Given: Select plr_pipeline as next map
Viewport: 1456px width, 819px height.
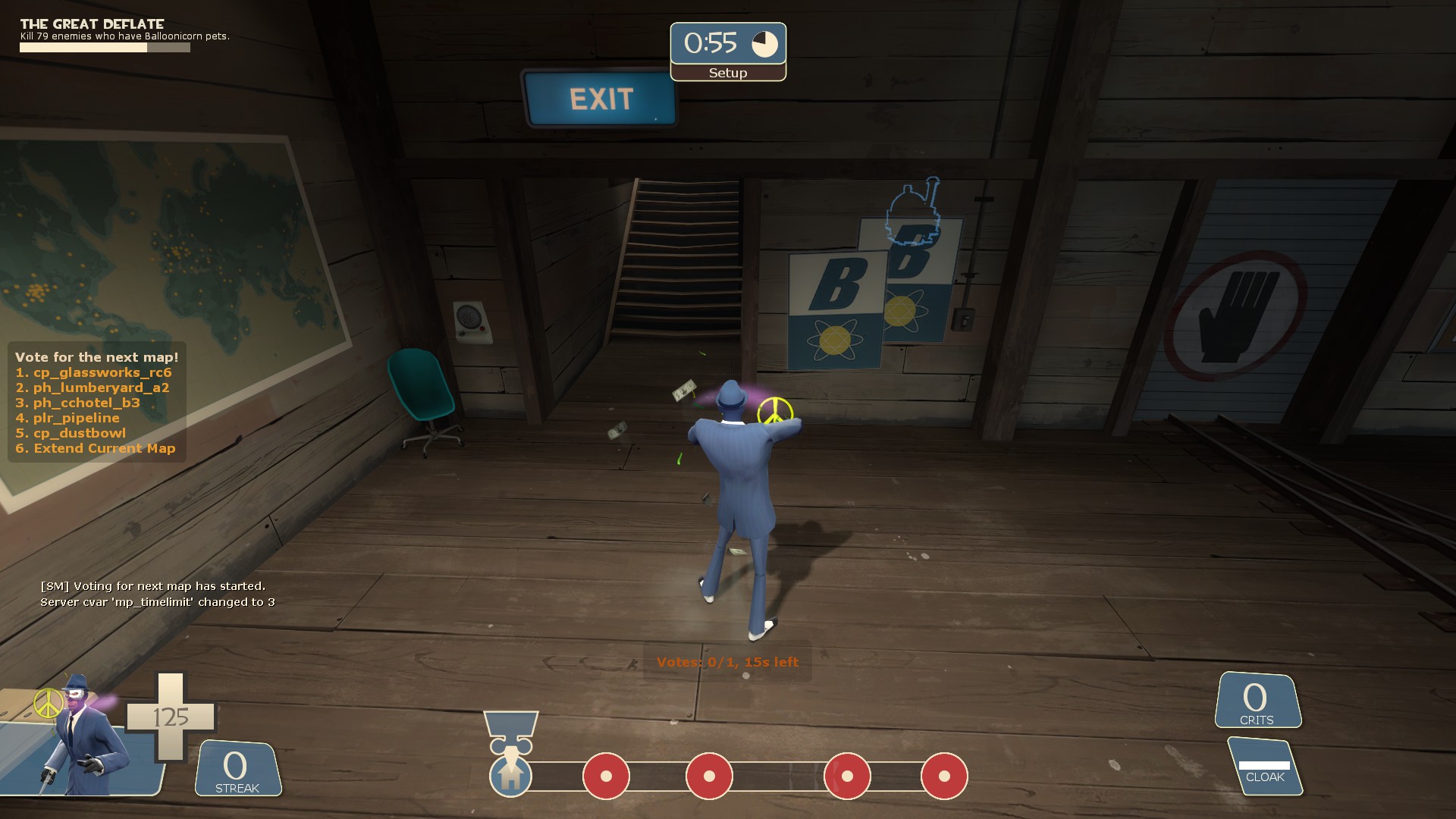Looking at the screenshot, I should [68, 418].
